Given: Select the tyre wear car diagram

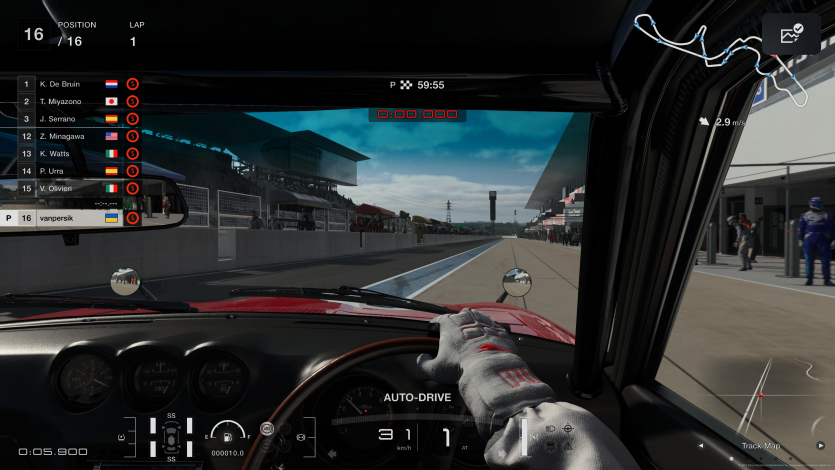Looking at the screenshot, I should [x=172, y=437].
